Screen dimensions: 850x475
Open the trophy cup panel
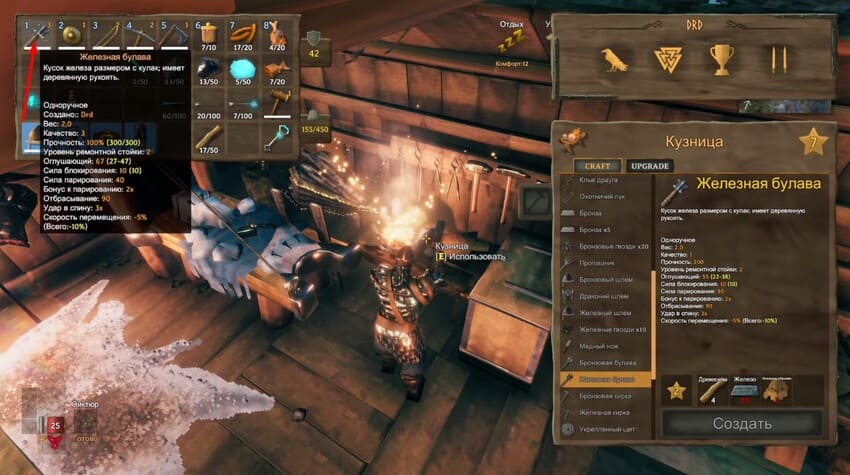[721, 60]
